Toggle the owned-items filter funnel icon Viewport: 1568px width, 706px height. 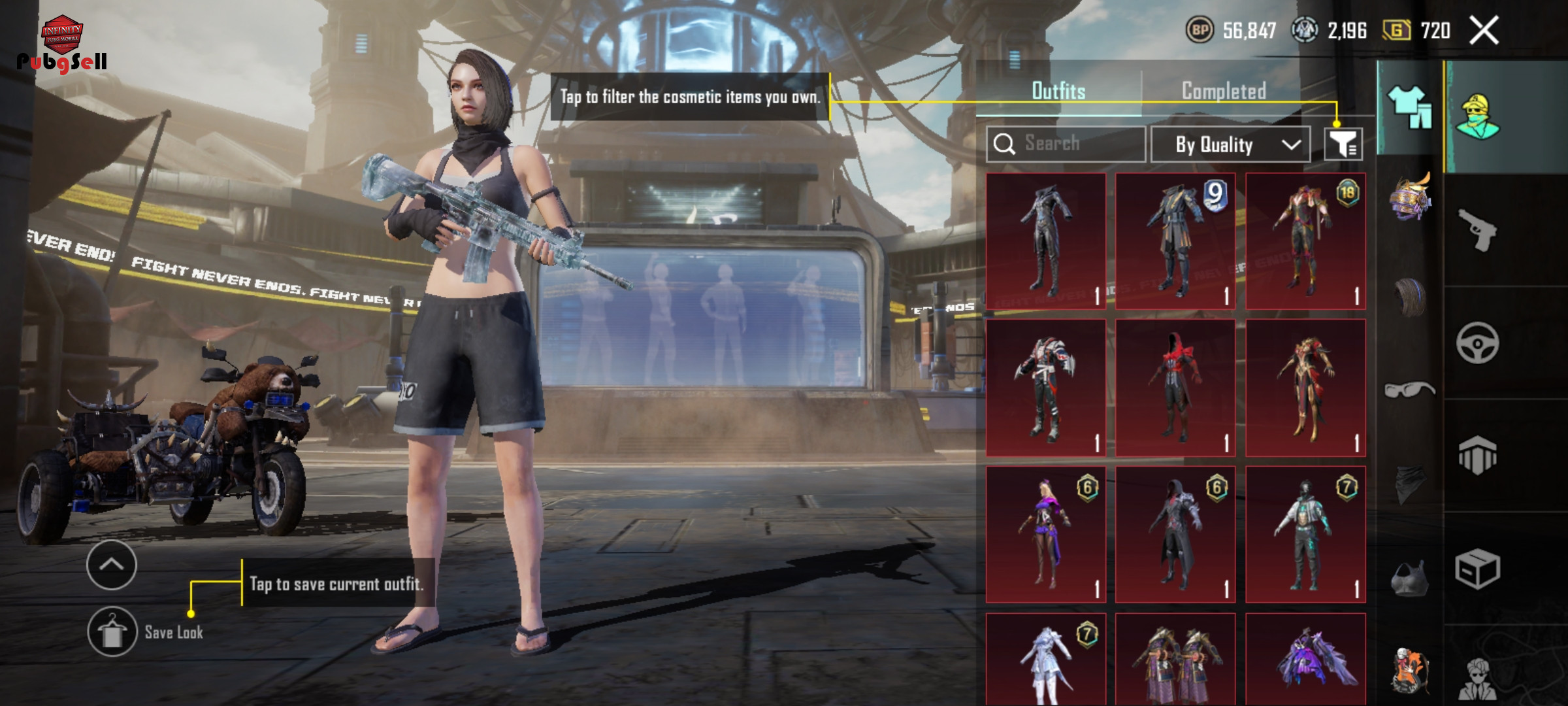click(1343, 144)
